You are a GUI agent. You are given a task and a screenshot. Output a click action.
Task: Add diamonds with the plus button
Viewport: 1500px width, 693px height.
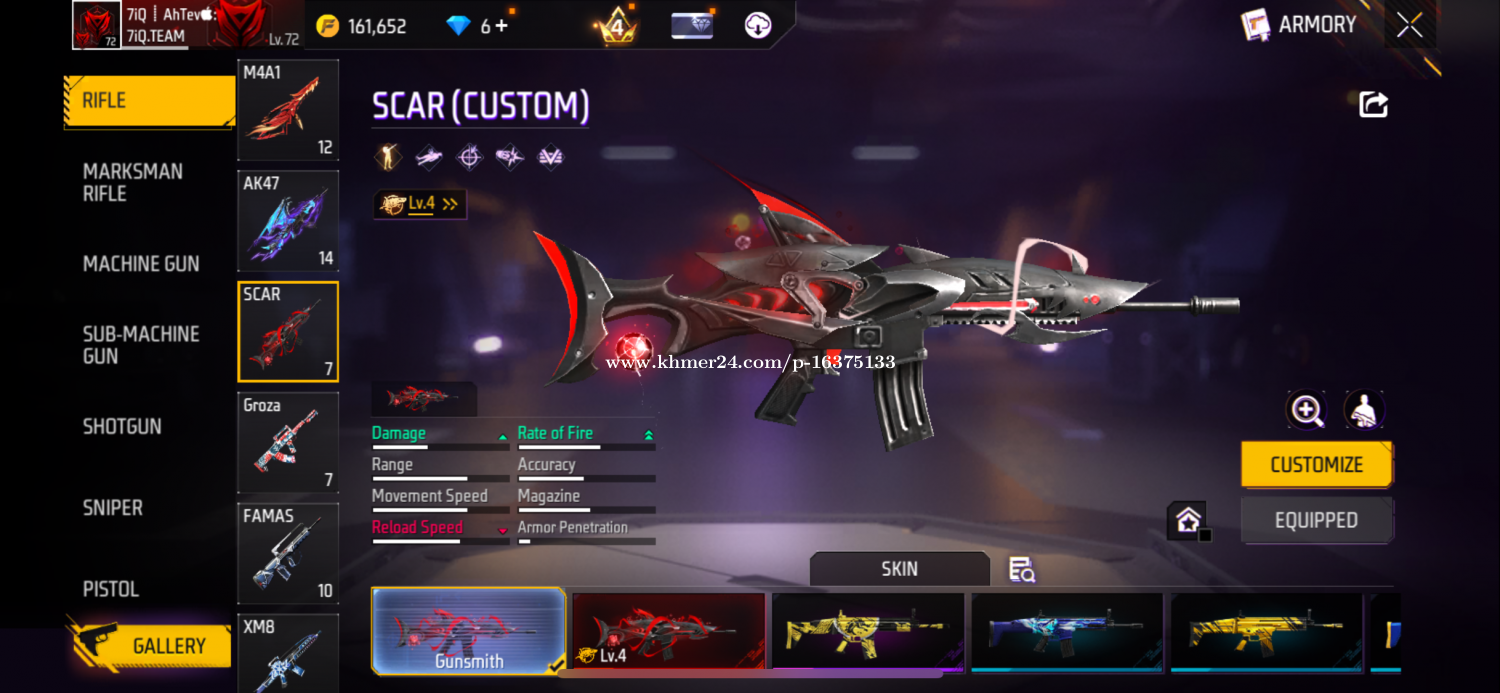pos(502,26)
